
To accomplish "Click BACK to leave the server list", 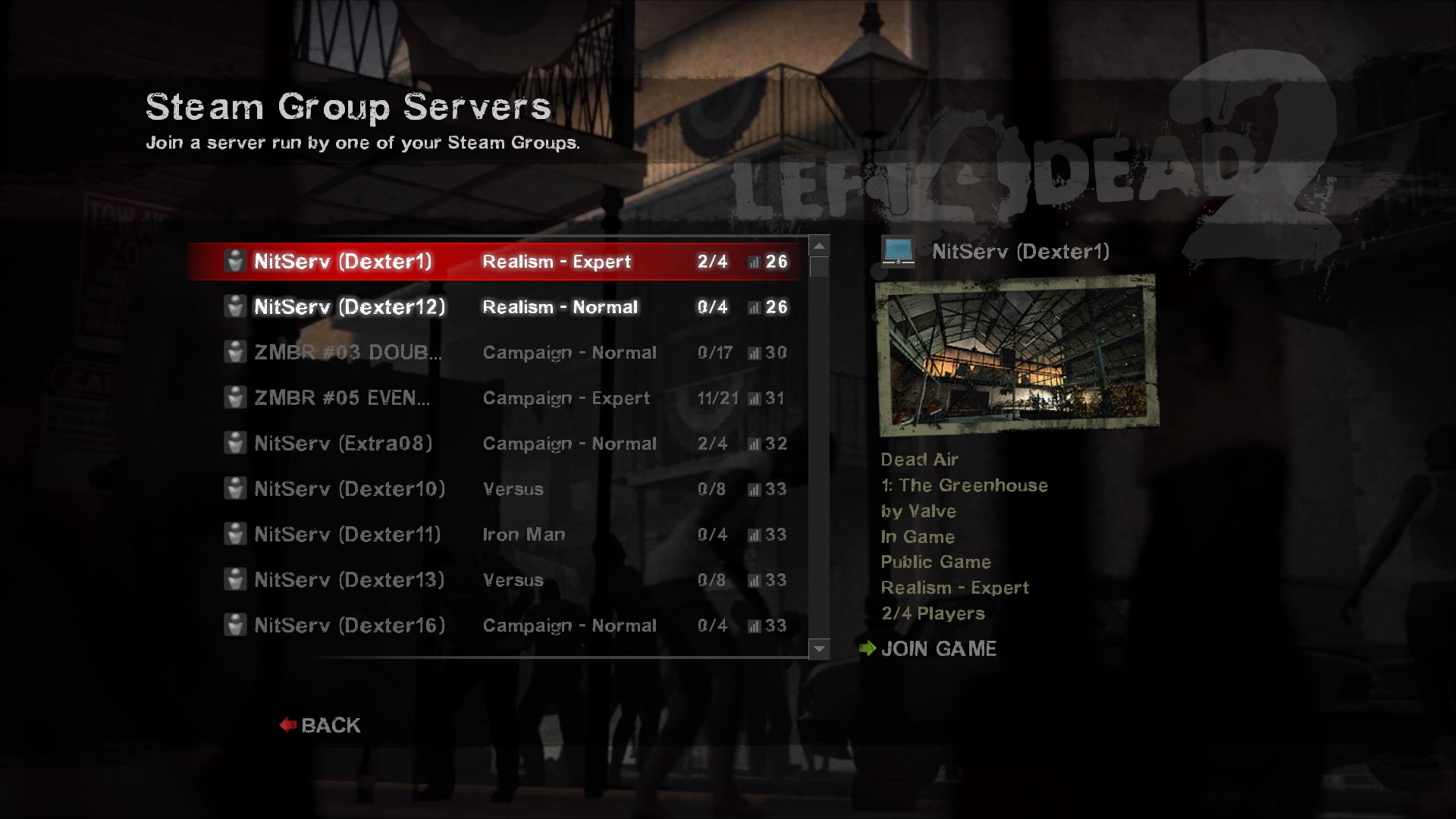I will (330, 724).
